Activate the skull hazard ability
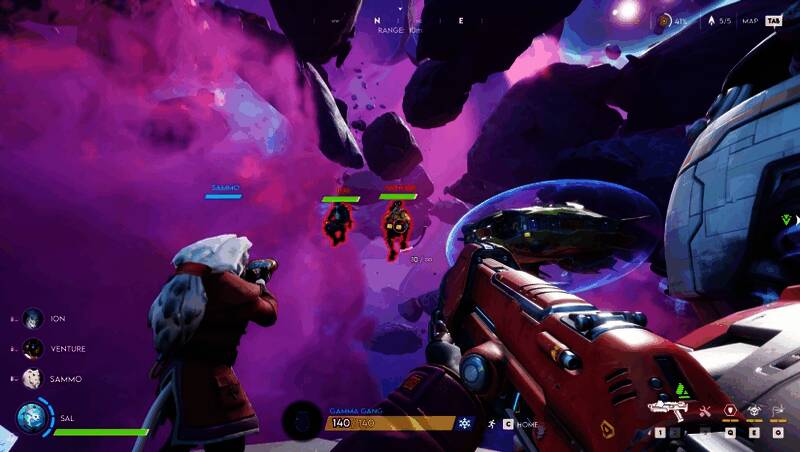This screenshot has height=452, width=800. click(x=753, y=410)
